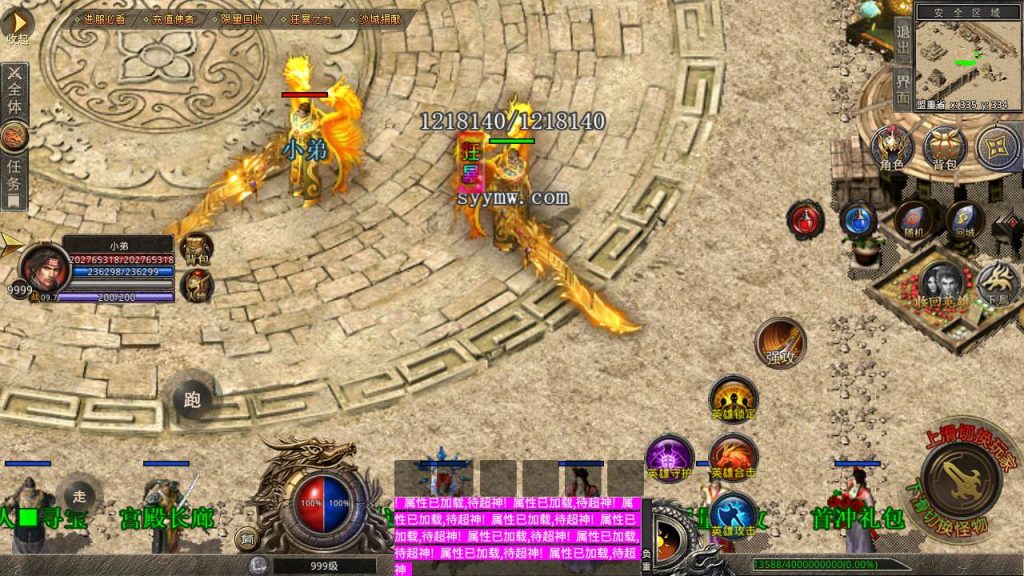Viewport: 1024px width, 576px height.
Task: Collapse the top menu with 收起 arrow
Action: (17, 26)
